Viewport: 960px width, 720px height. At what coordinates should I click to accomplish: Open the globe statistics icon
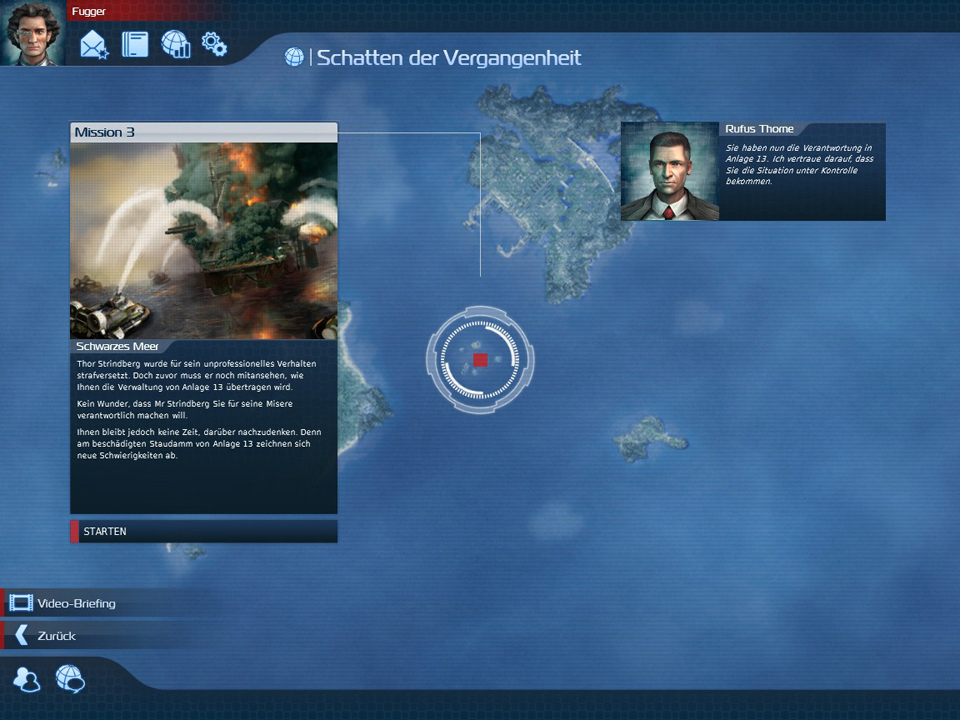pos(175,44)
